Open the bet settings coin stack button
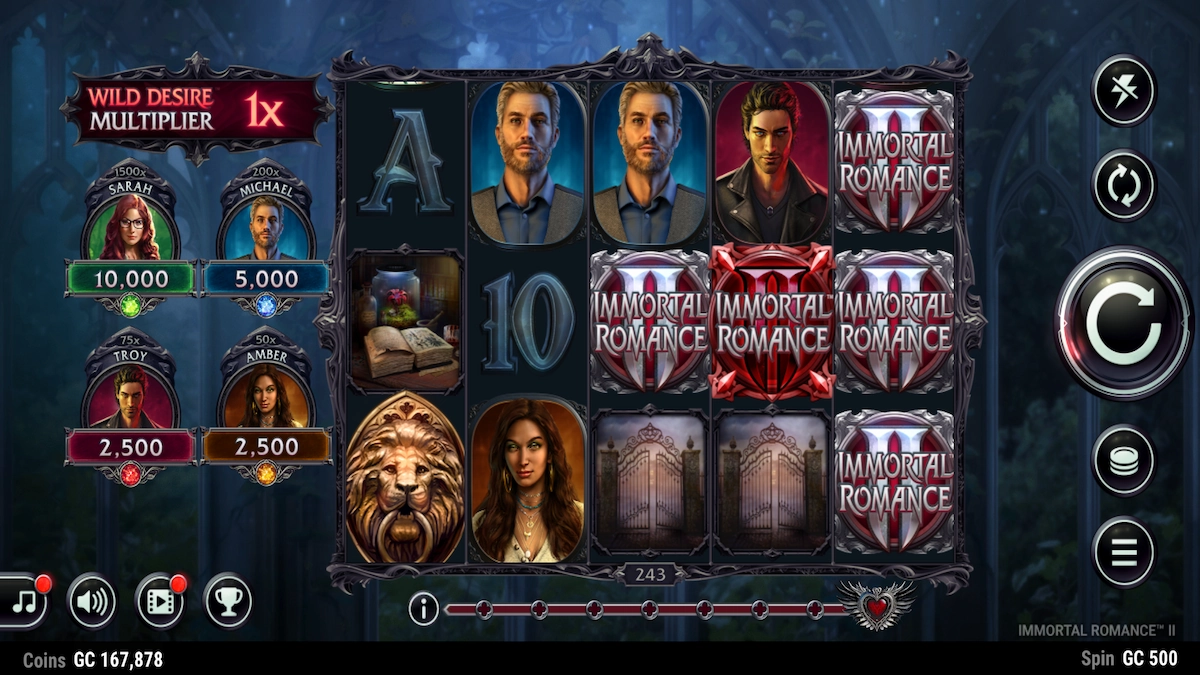The width and height of the screenshot is (1200, 675). 1123,460
